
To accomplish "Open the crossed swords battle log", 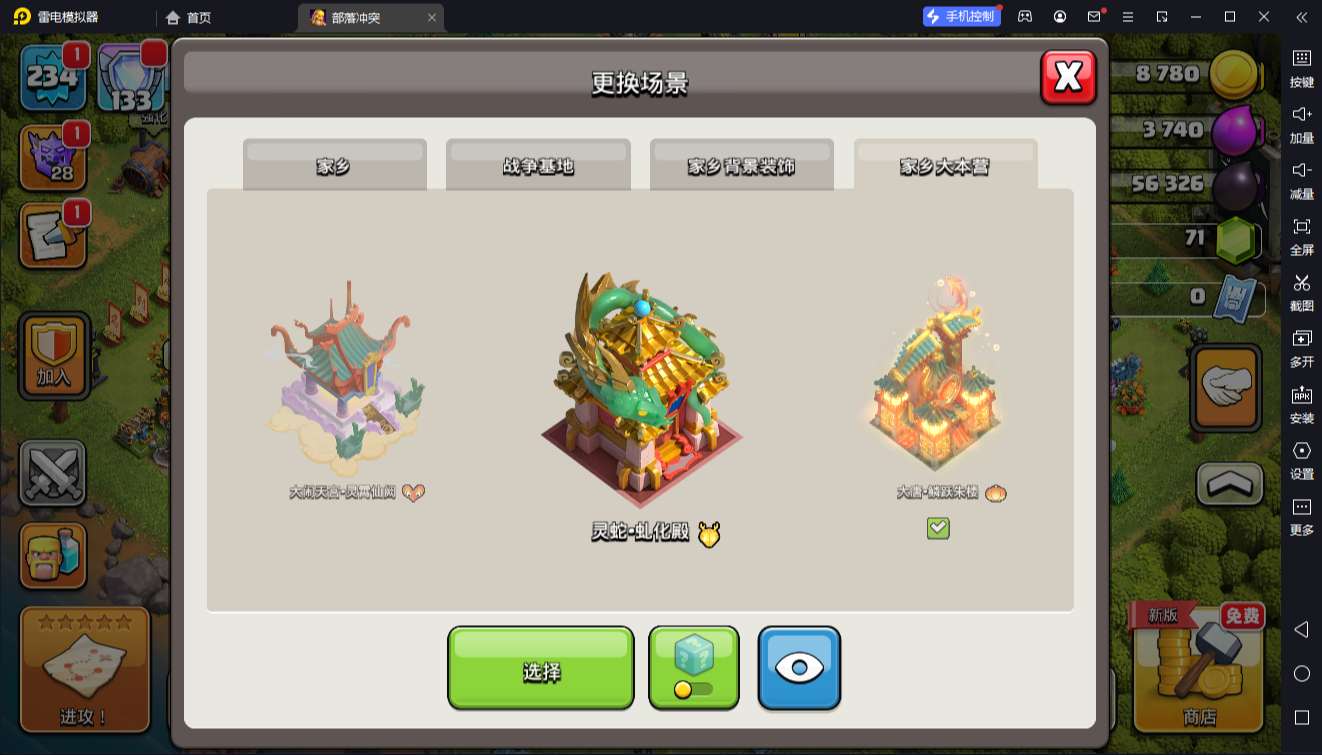I will [53, 472].
